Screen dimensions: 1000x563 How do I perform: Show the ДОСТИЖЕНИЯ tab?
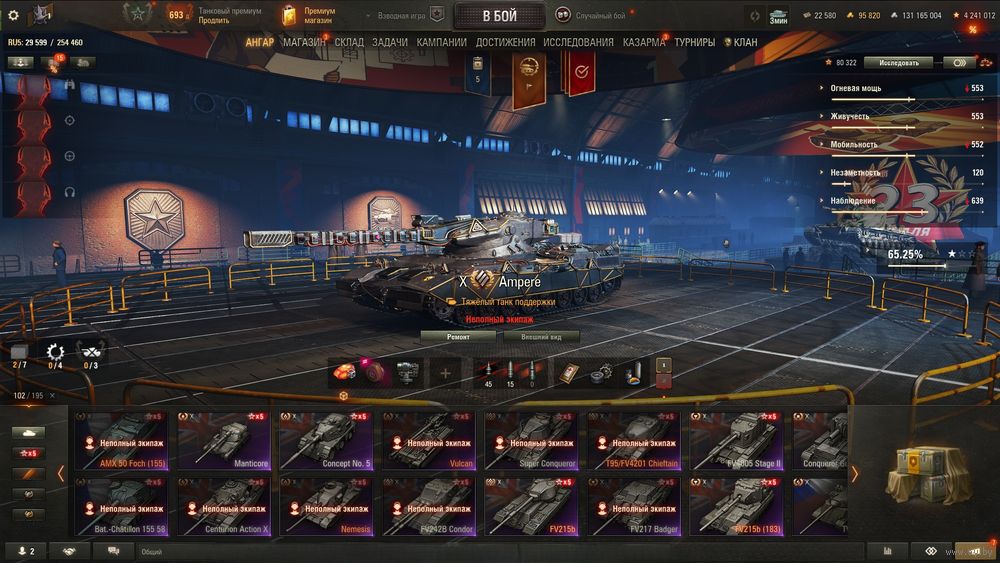[x=505, y=43]
